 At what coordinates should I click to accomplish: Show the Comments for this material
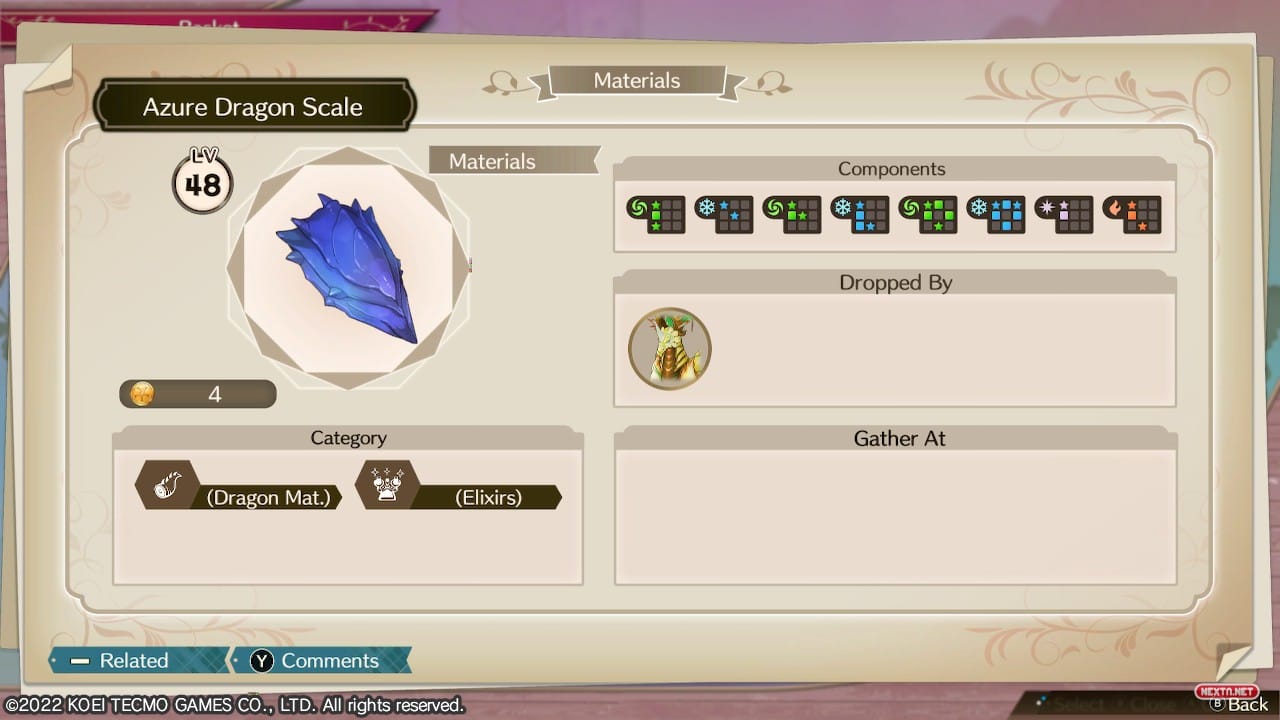point(317,660)
